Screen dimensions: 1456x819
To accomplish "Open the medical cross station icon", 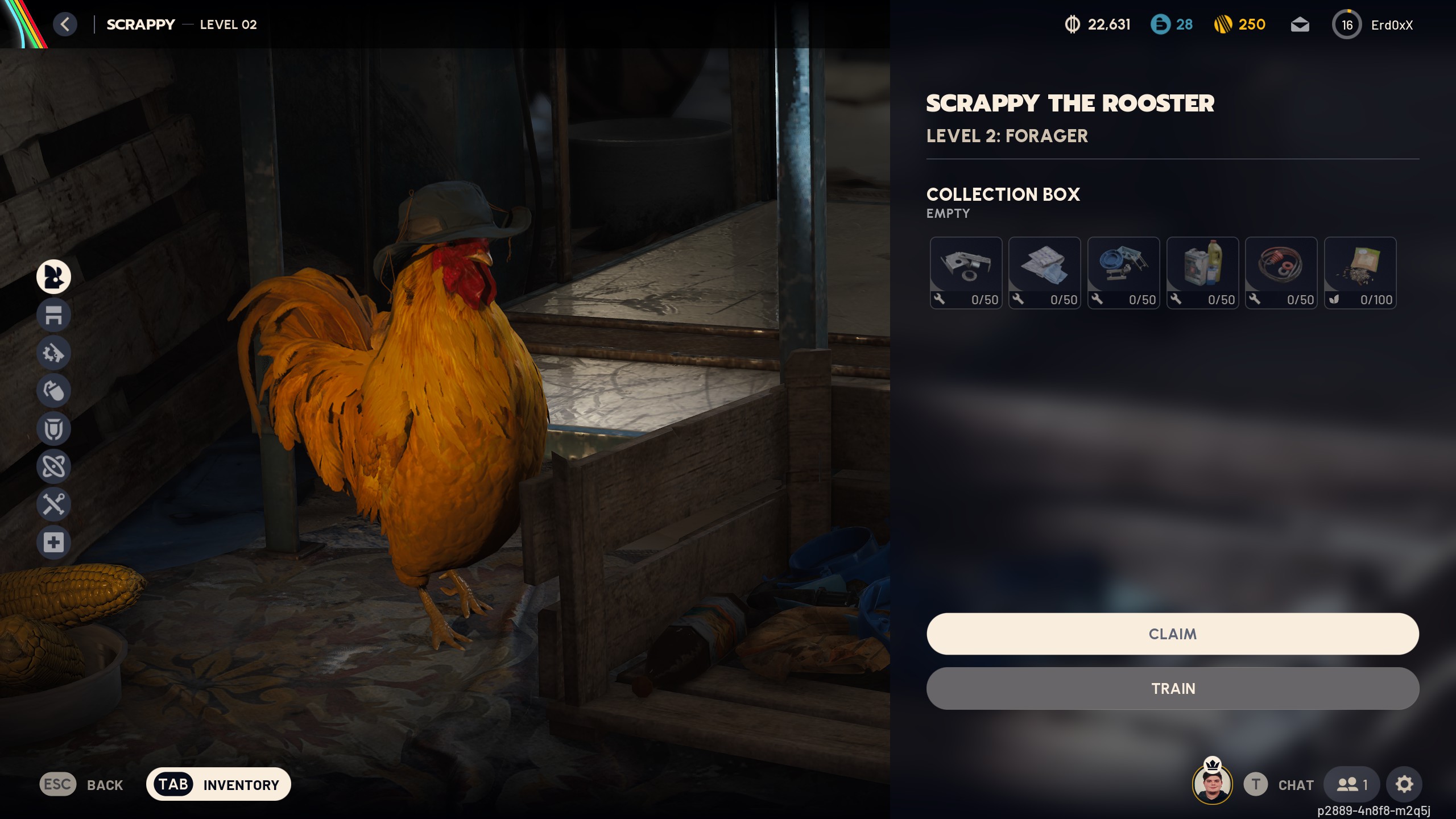I will tap(53, 543).
